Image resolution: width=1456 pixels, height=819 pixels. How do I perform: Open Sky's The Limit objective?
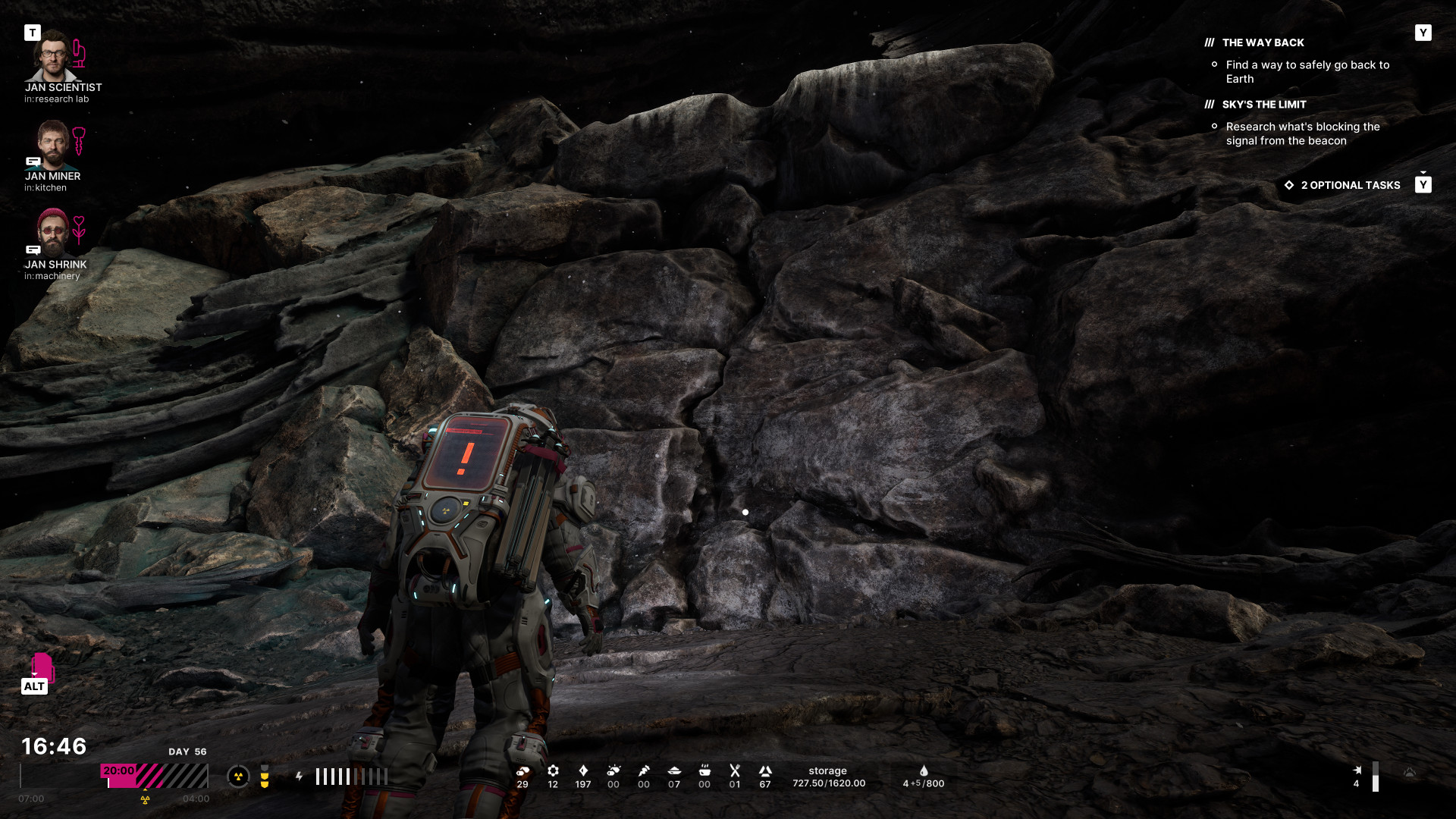pyautogui.click(x=1263, y=105)
